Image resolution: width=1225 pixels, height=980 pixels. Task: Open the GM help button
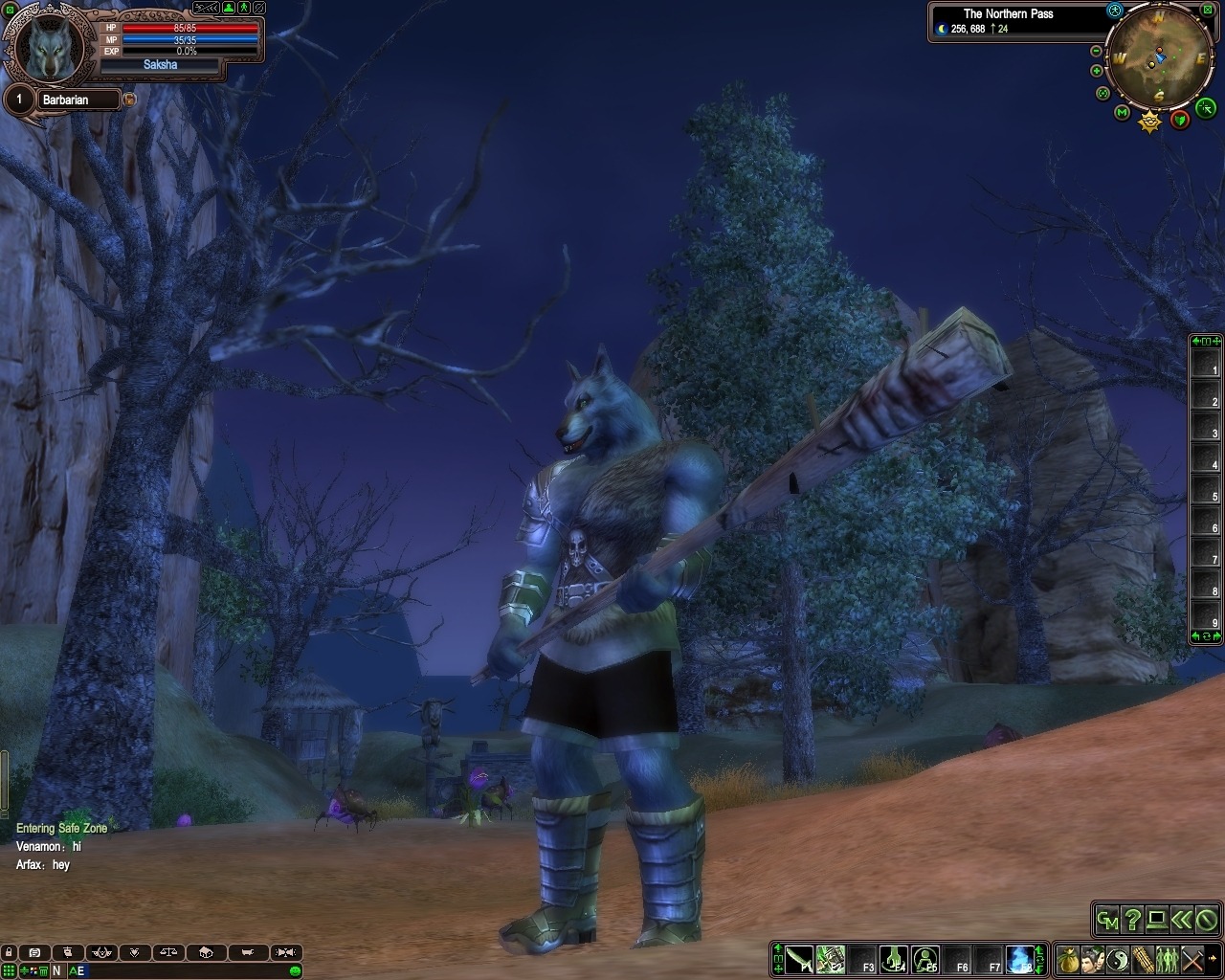(x=1107, y=920)
